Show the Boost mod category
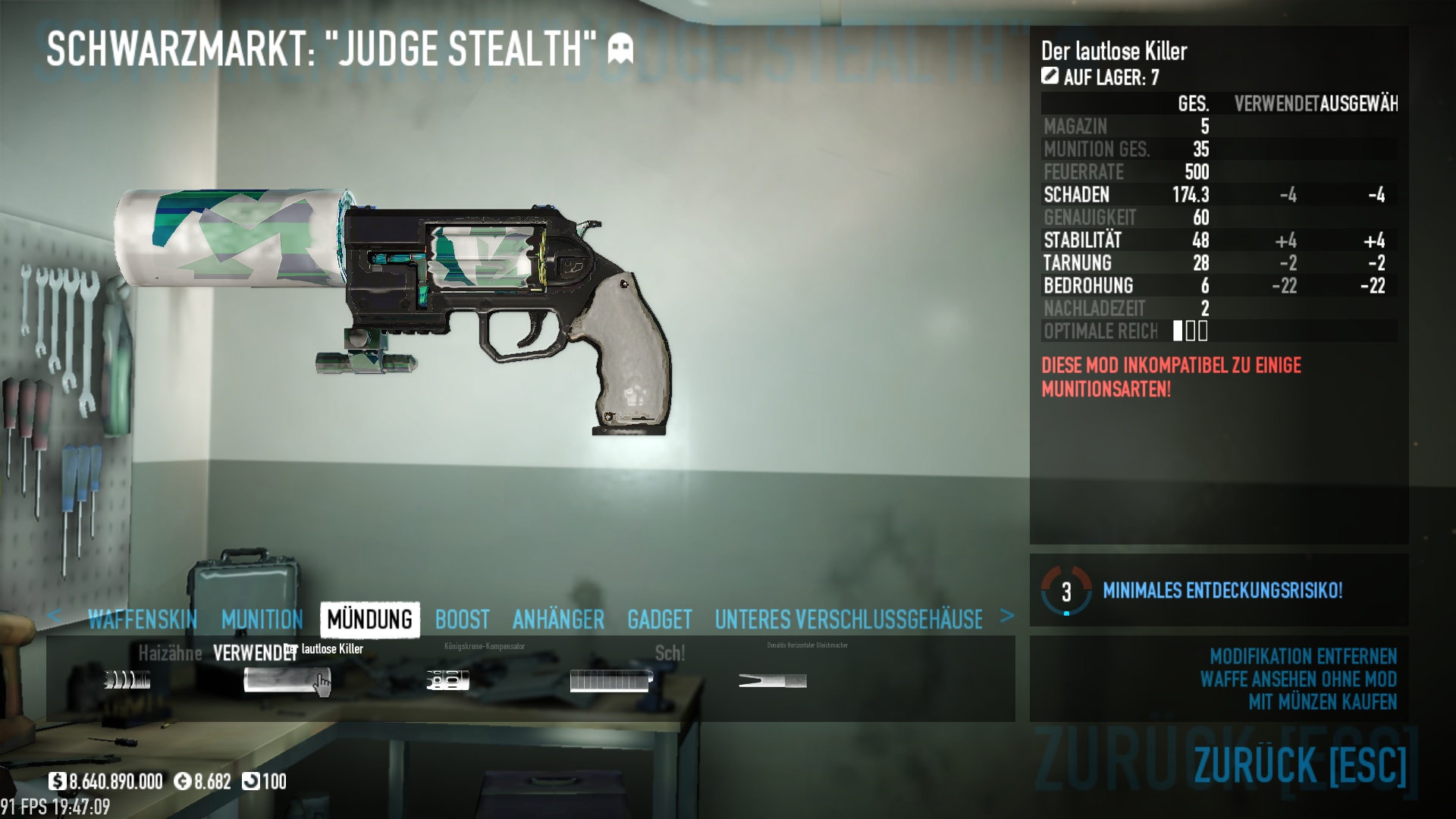 point(462,620)
